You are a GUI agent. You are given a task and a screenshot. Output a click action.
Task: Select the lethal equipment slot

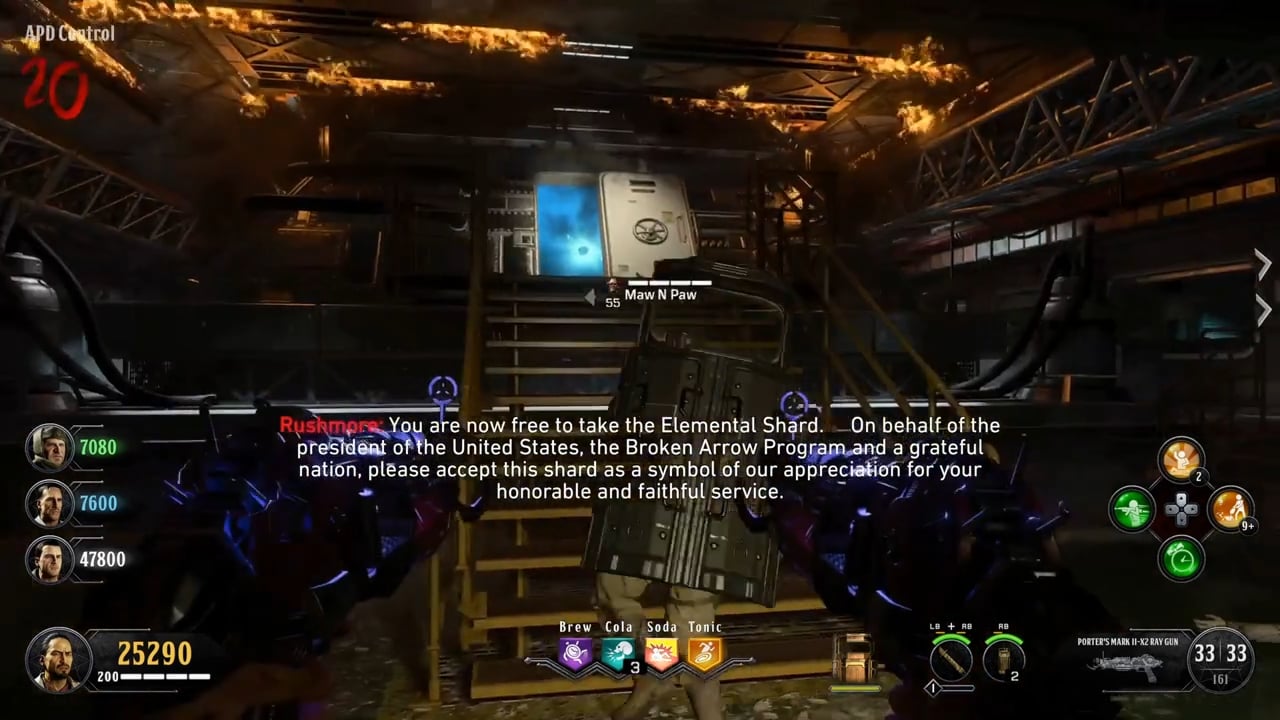click(x=1002, y=659)
